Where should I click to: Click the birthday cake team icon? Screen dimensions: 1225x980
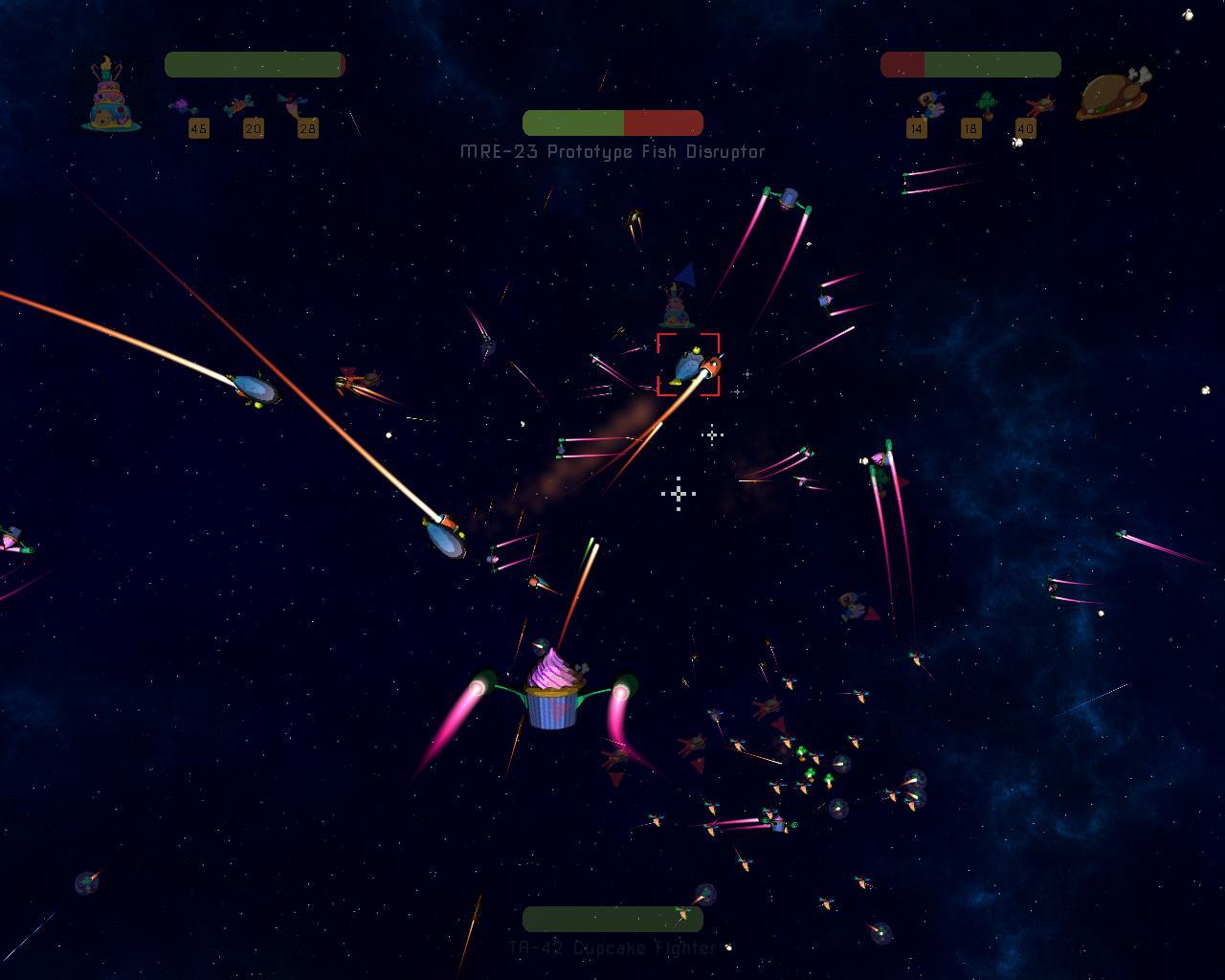(x=111, y=94)
